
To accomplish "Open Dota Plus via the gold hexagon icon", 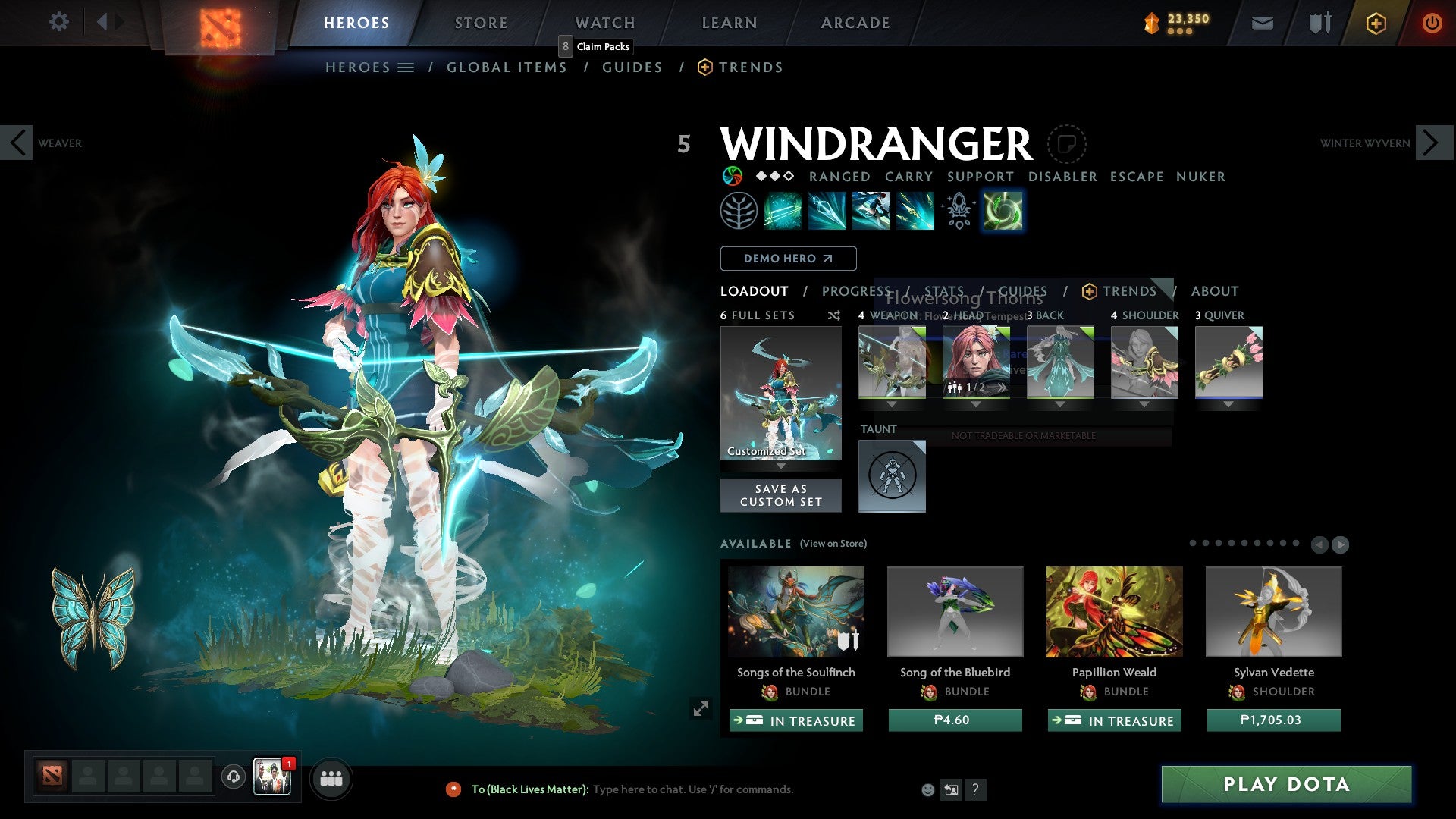I will tap(1375, 23).
